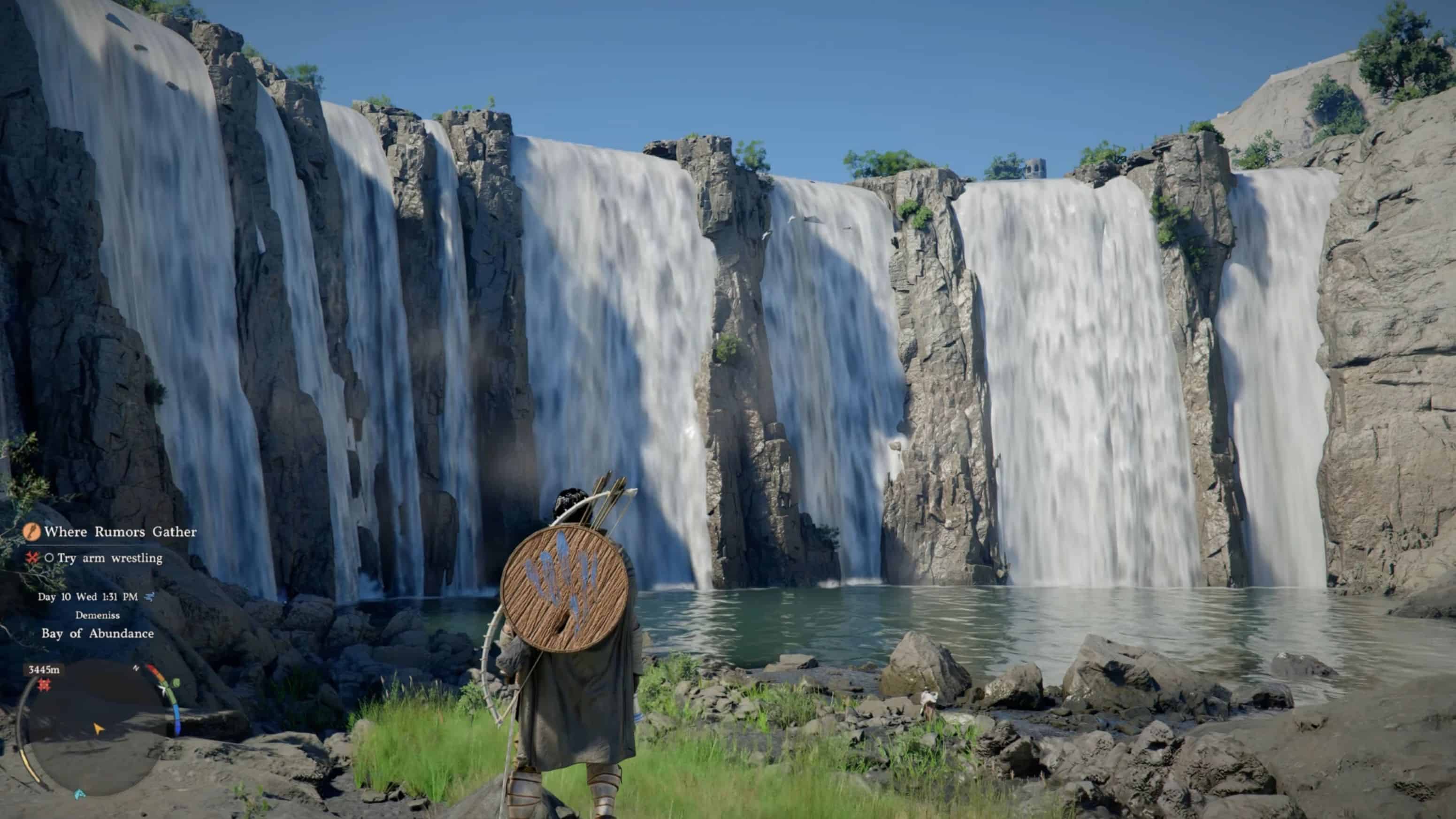Image resolution: width=1456 pixels, height=819 pixels.
Task: Select the orange quest icon beside the title
Action: (x=31, y=532)
